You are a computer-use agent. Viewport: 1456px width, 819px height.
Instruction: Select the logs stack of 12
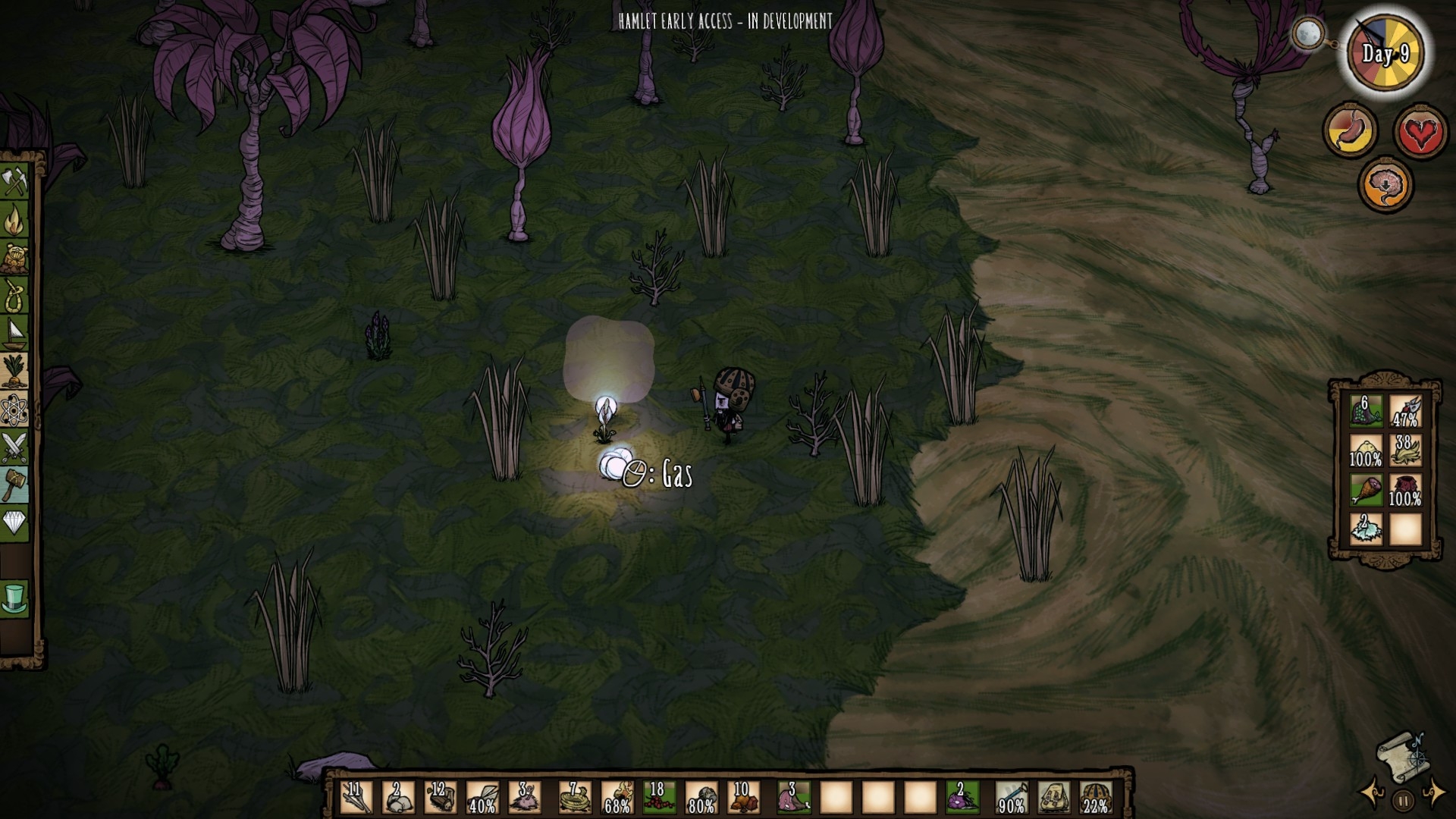click(439, 798)
